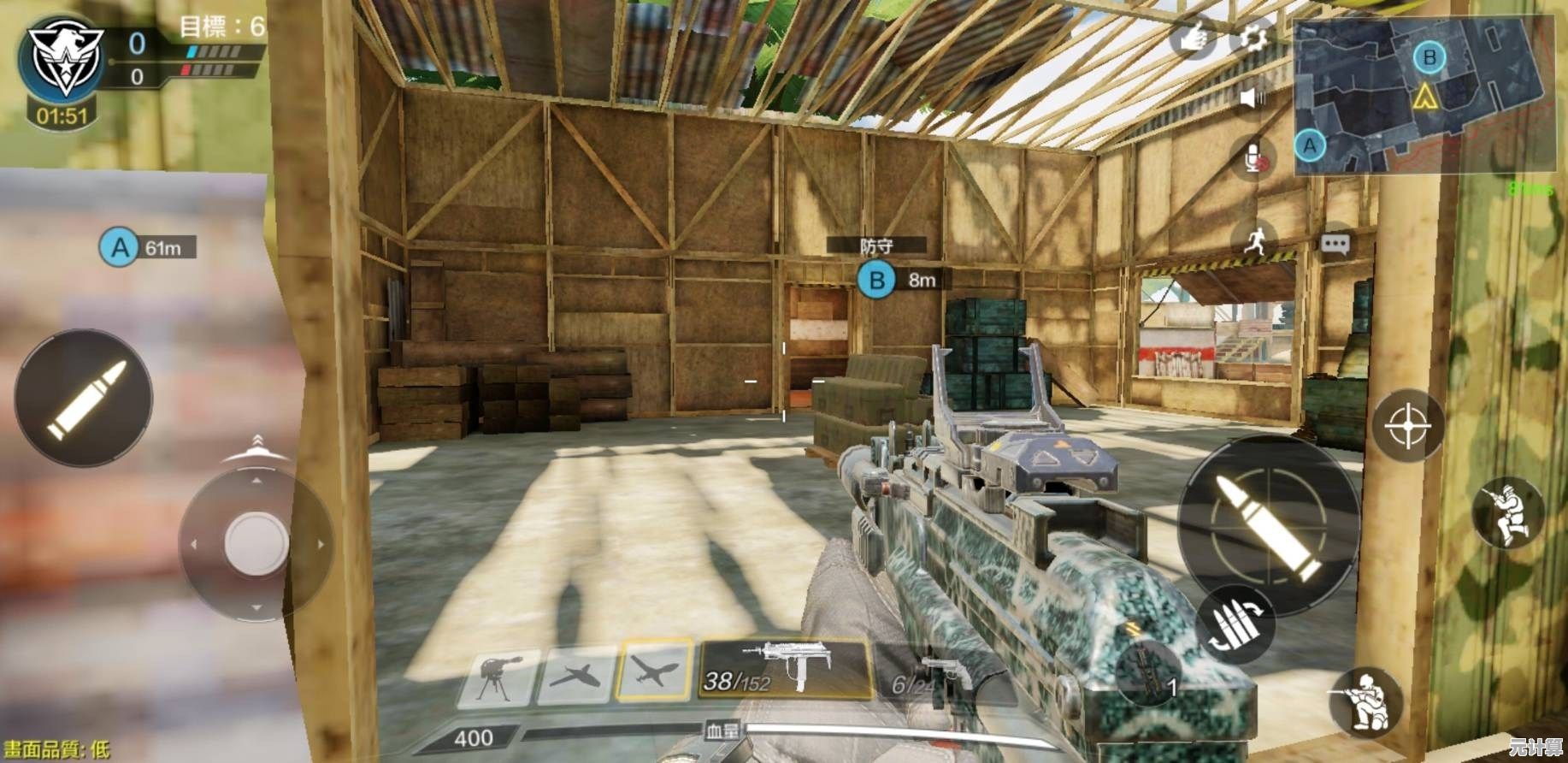Fire using the large bullet button with crosshair ring
This screenshot has height=763, width=1568.
pyautogui.click(x=1268, y=523)
